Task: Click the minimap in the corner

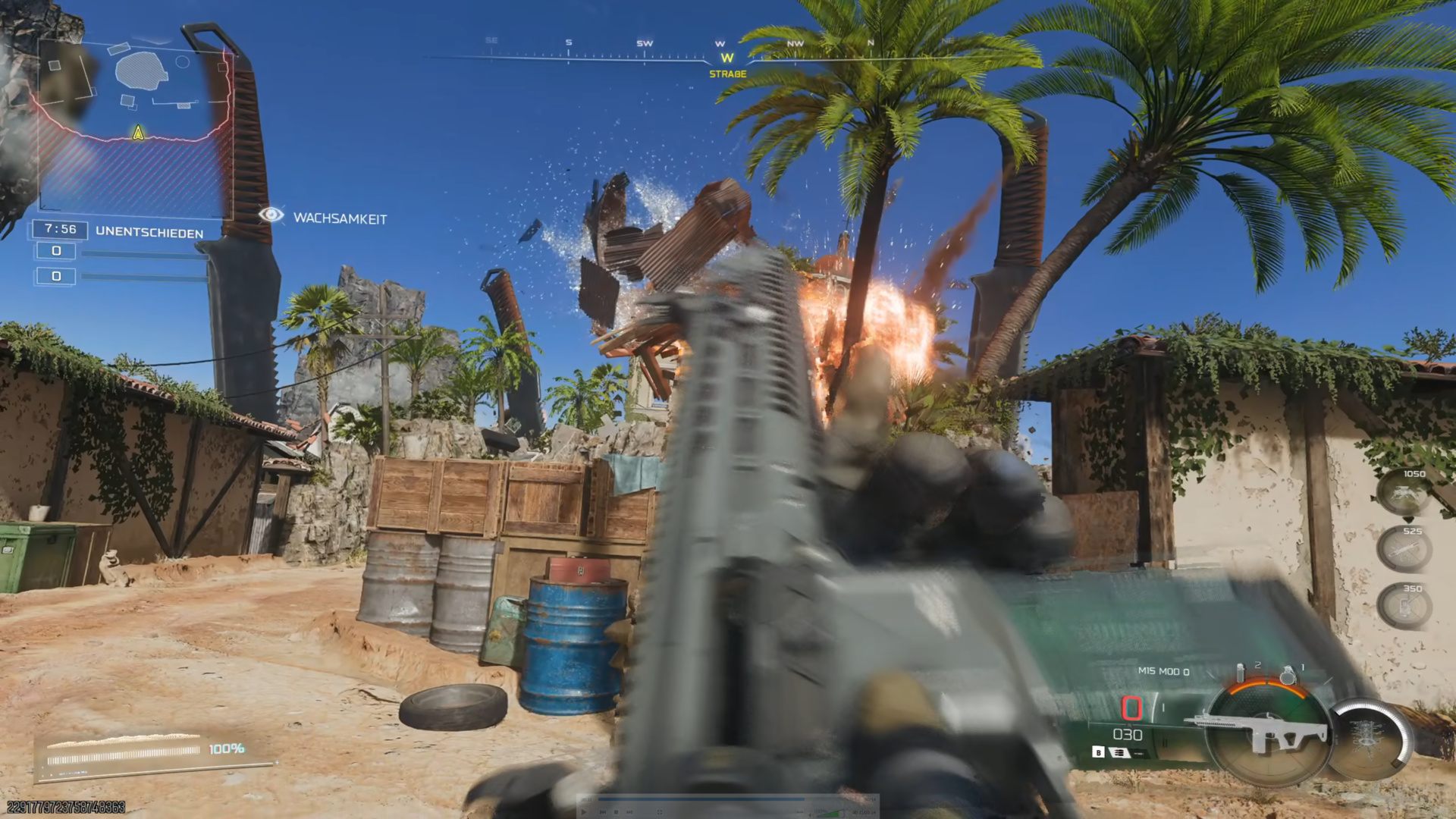Action: [x=133, y=125]
